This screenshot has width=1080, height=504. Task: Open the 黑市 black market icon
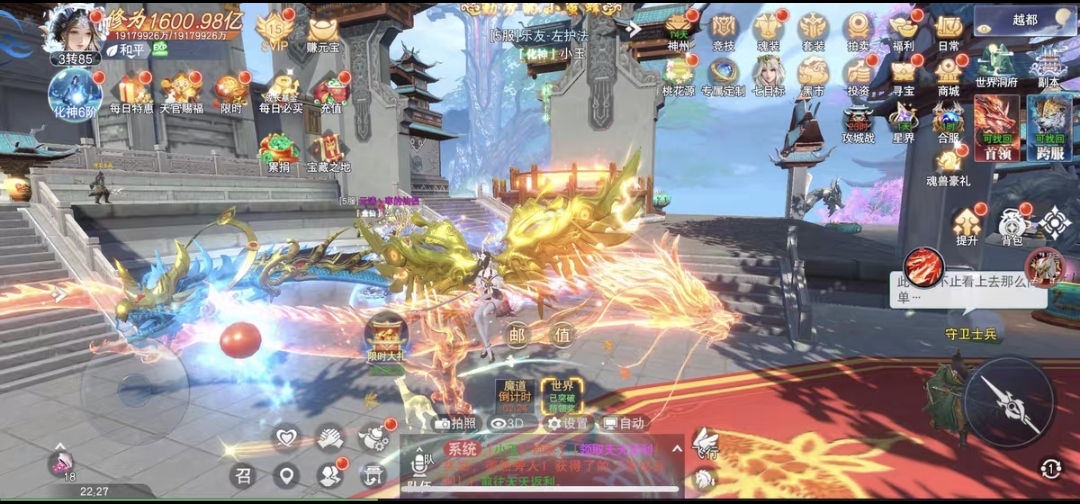pyautogui.click(x=812, y=73)
